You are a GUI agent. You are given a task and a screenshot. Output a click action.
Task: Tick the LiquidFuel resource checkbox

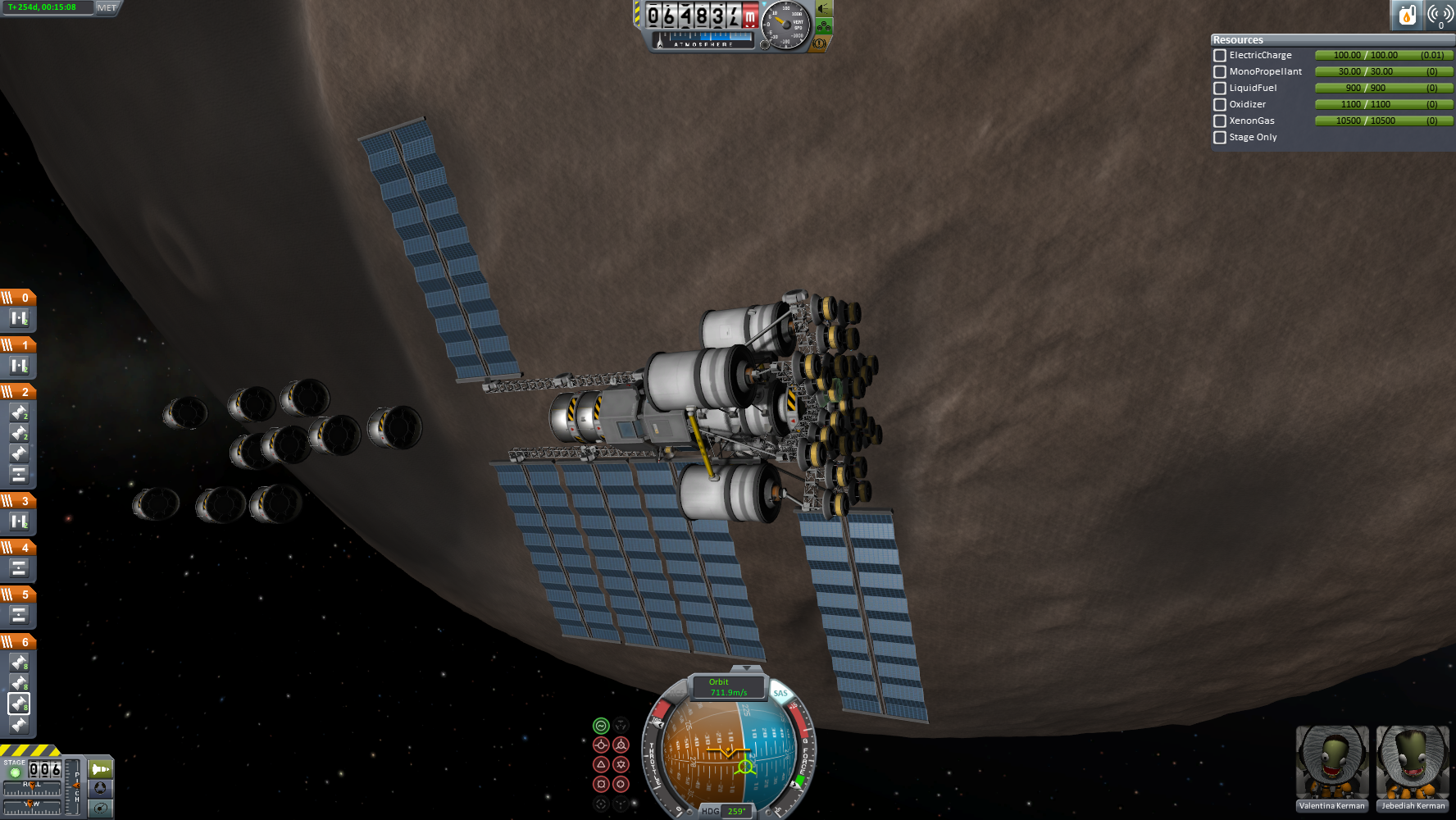(1220, 89)
